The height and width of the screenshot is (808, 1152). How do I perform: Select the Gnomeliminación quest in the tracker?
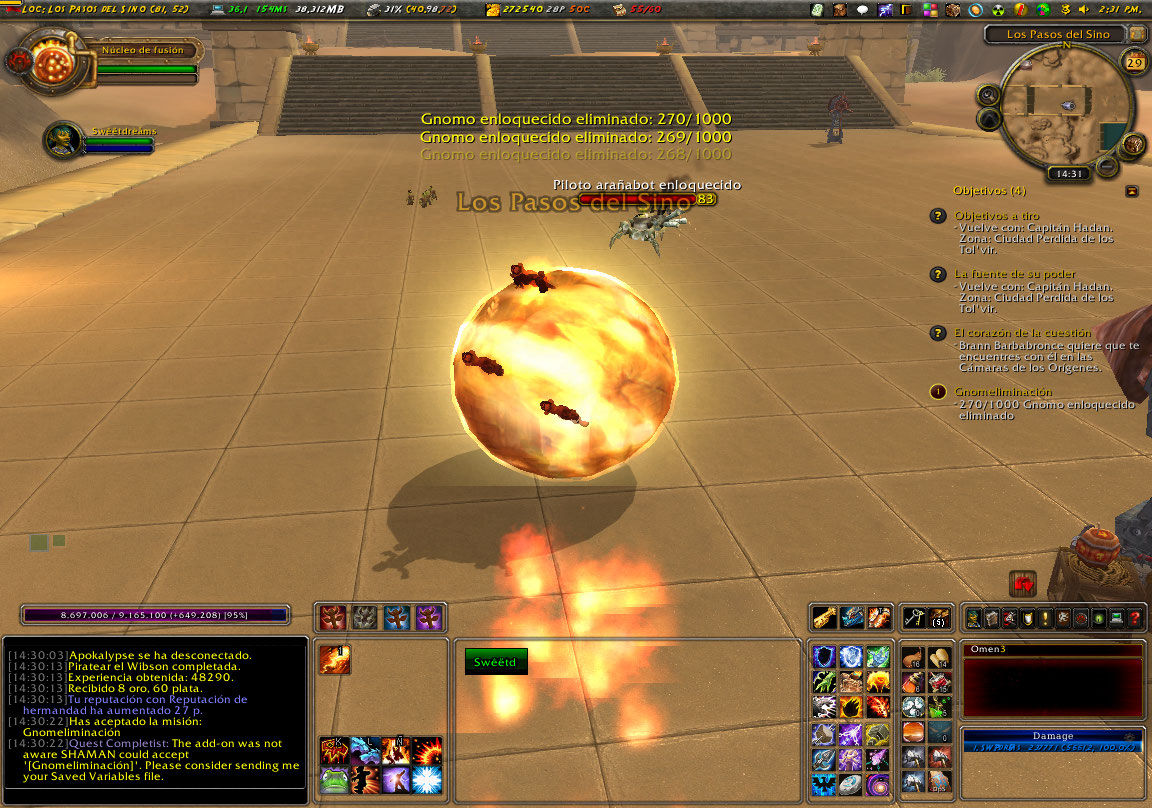(1003, 392)
